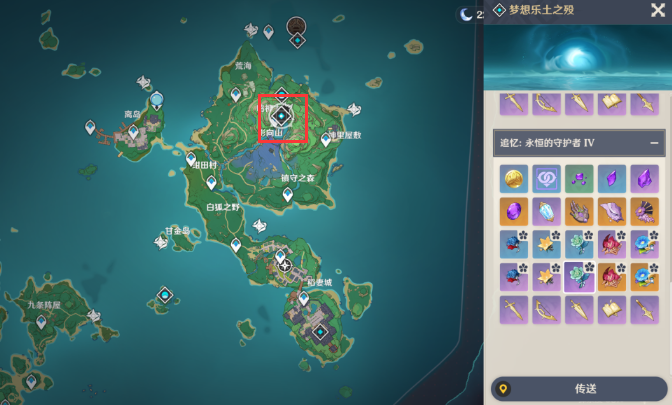Click the Statue of Seven marker near 离岛

[x=157, y=100]
